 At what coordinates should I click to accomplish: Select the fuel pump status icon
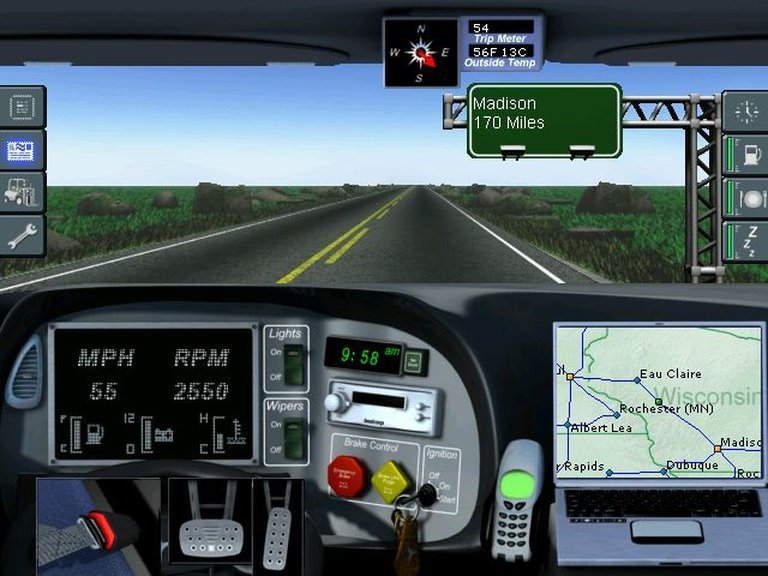coord(746,155)
